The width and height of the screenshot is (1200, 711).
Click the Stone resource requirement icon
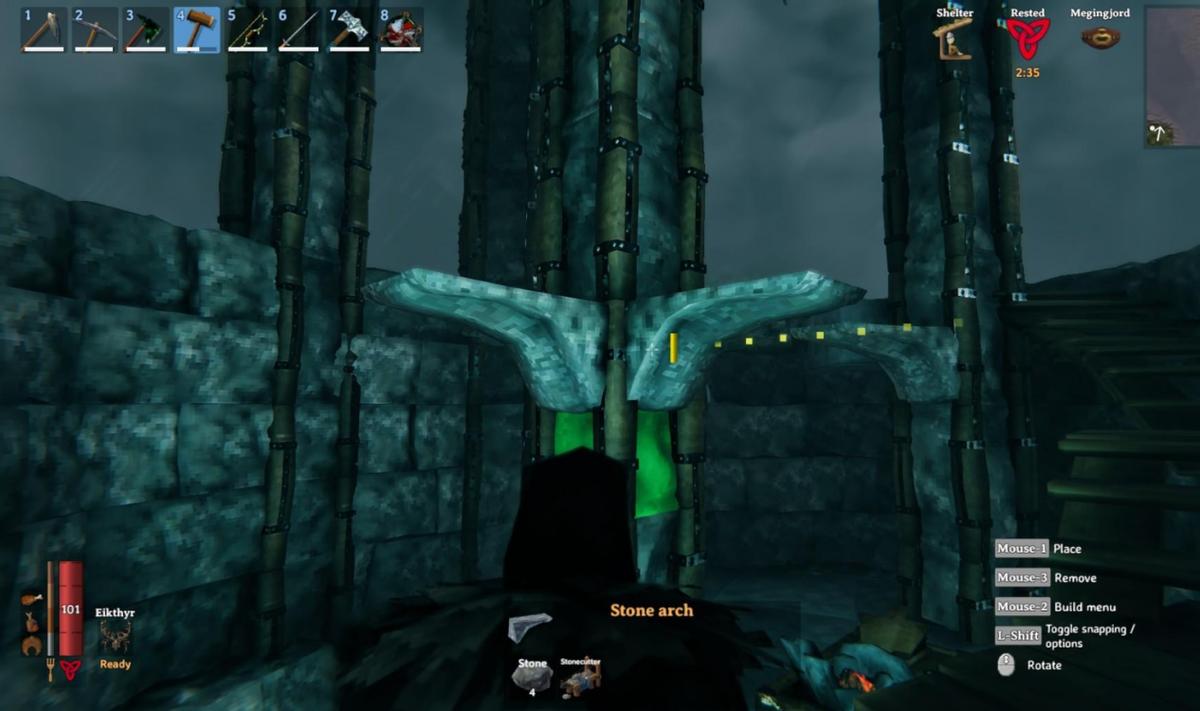tap(531, 677)
